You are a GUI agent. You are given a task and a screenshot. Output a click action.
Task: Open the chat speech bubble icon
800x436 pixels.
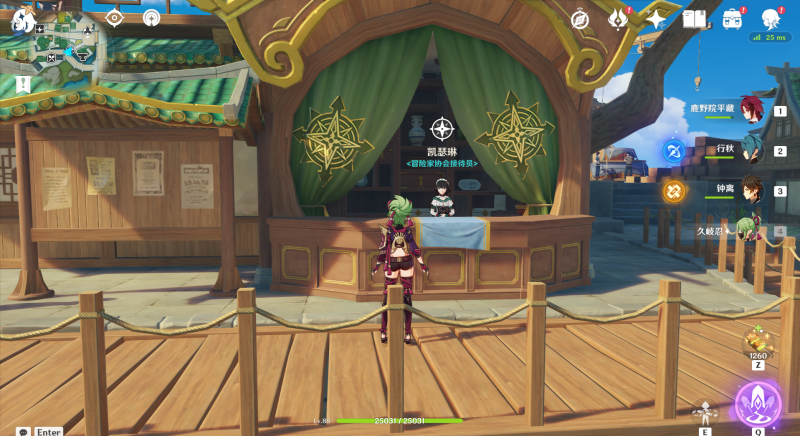click(x=23, y=431)
